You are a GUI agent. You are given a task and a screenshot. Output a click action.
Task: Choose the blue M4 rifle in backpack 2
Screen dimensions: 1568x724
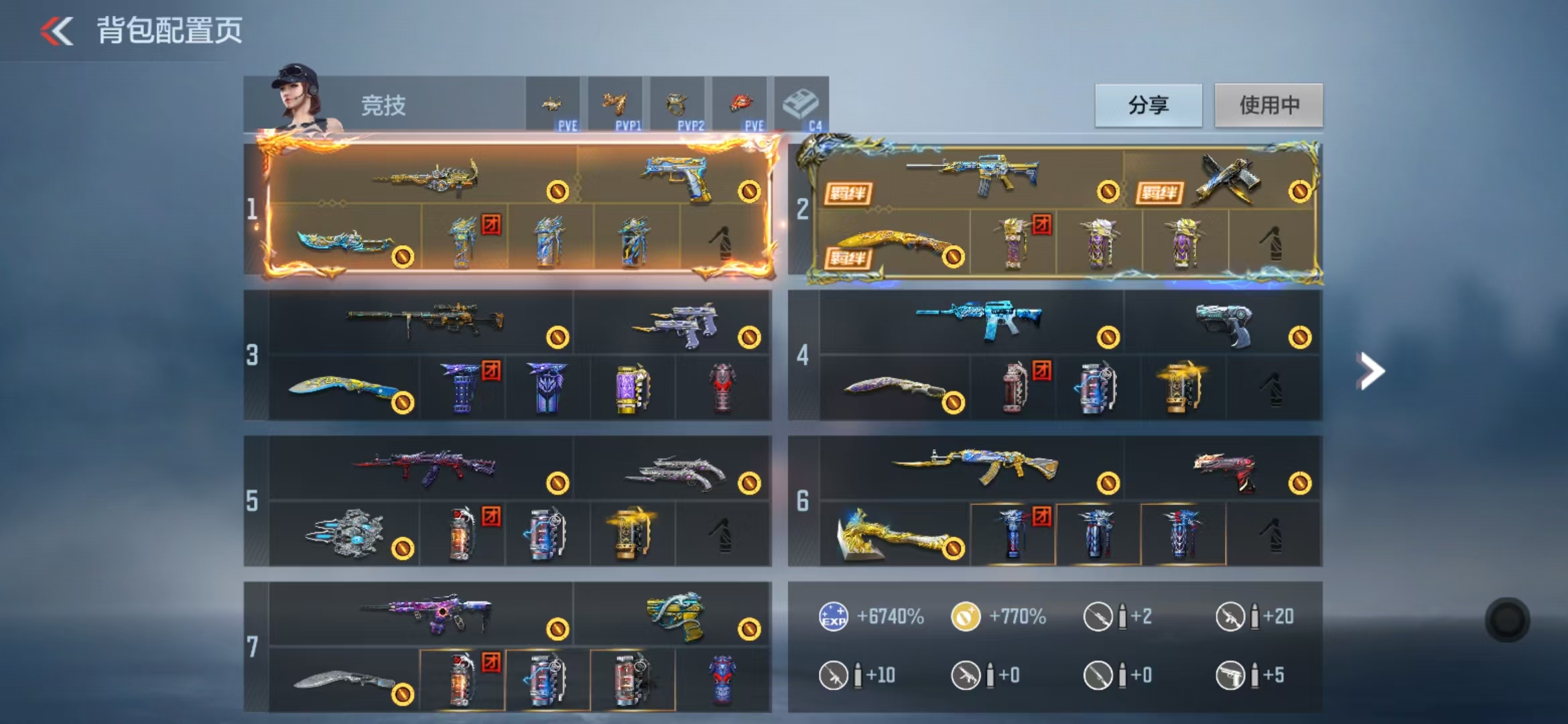(975, 174)
